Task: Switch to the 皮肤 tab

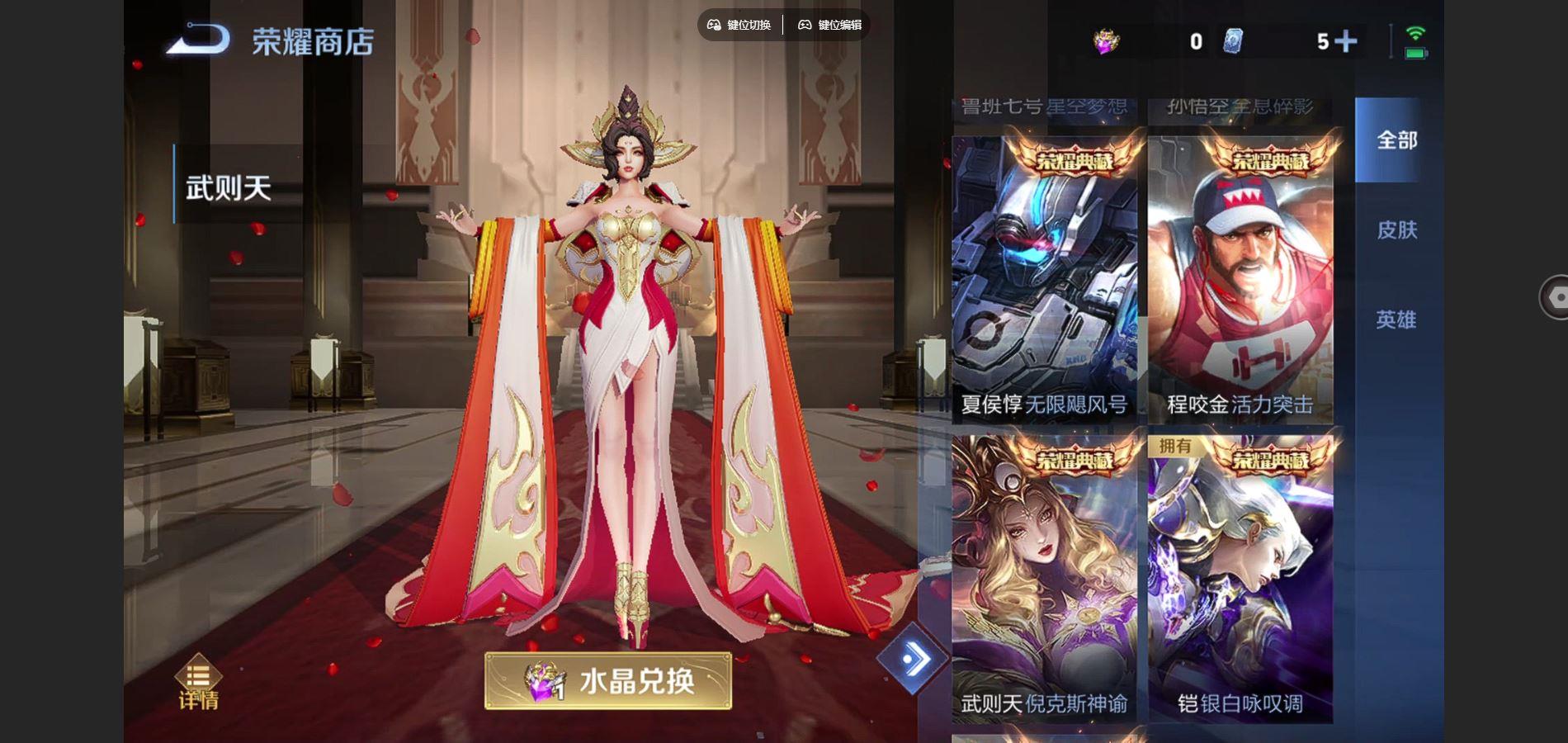Action: [x=1400, y=231]
